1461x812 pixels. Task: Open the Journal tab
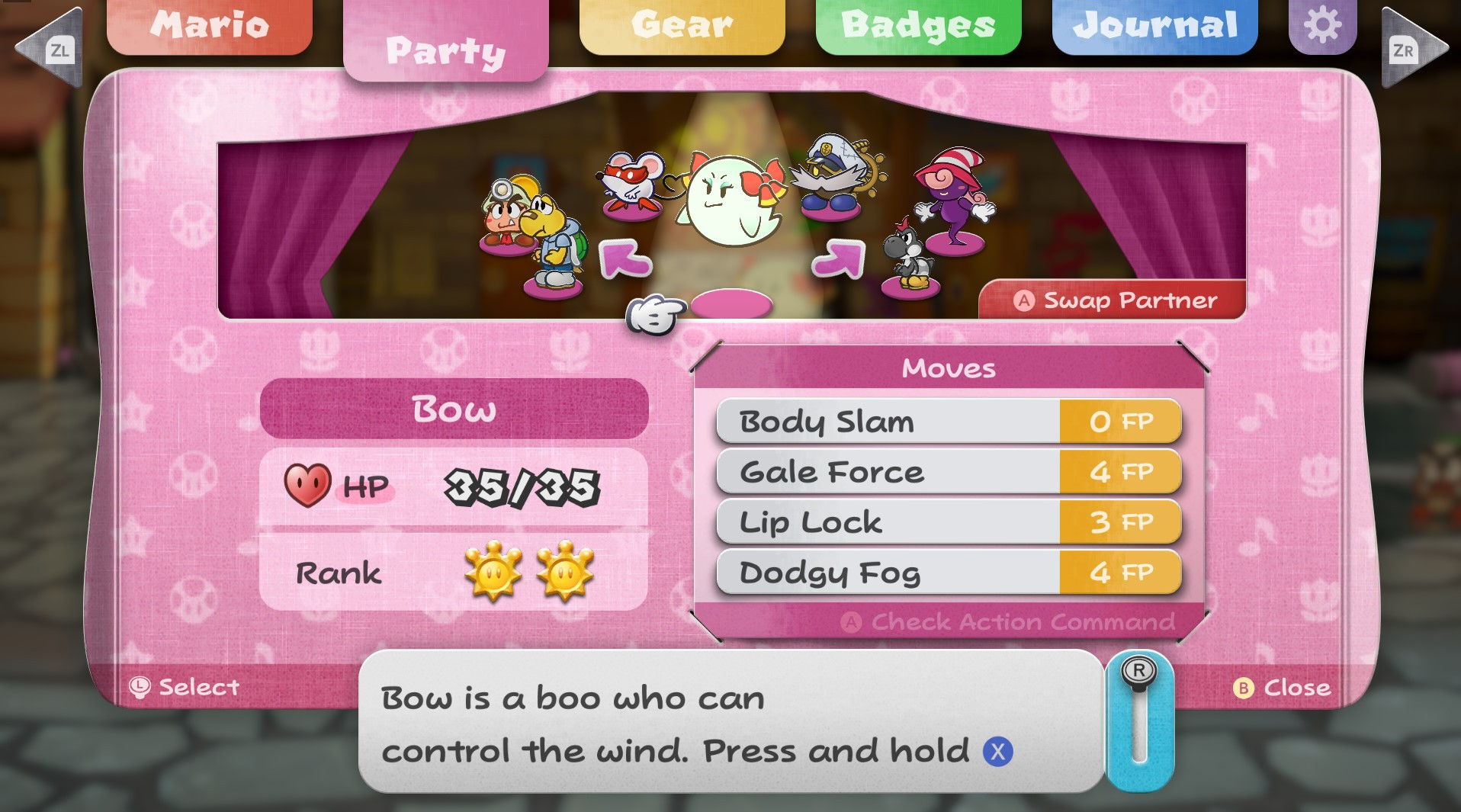click(1154, 24)
